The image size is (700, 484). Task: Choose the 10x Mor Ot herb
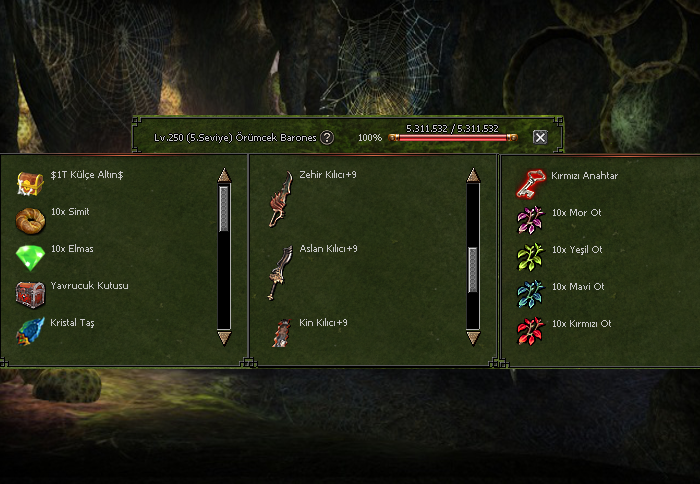[529, 219]
